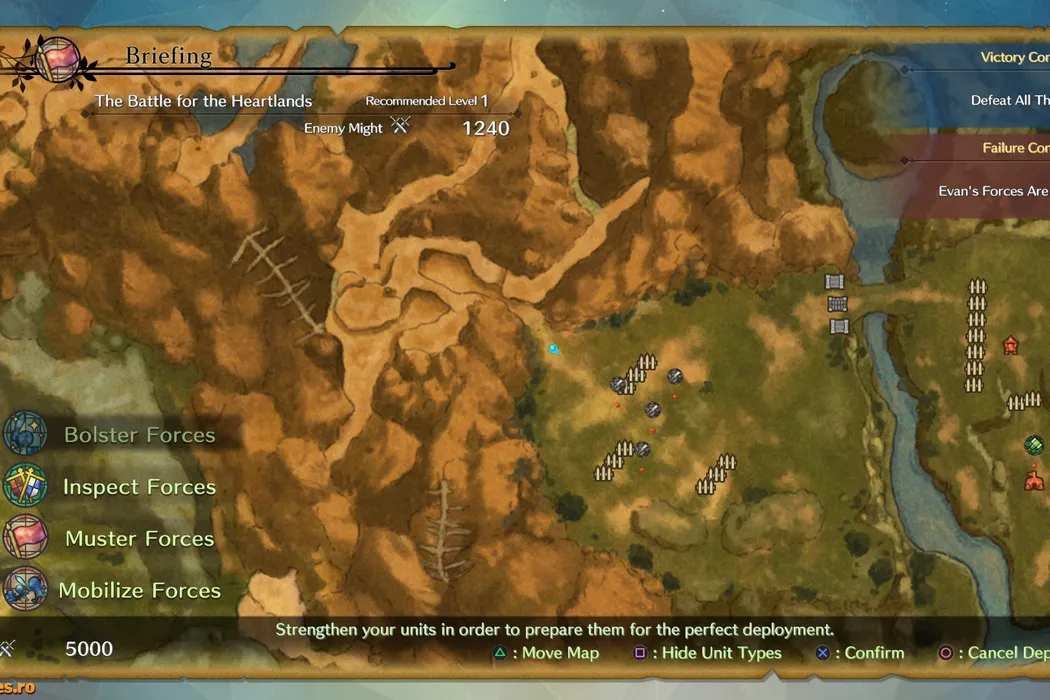Select the Bolster Forces menu entry
The height and width of the screenshot is (700, 1050).
138,435
